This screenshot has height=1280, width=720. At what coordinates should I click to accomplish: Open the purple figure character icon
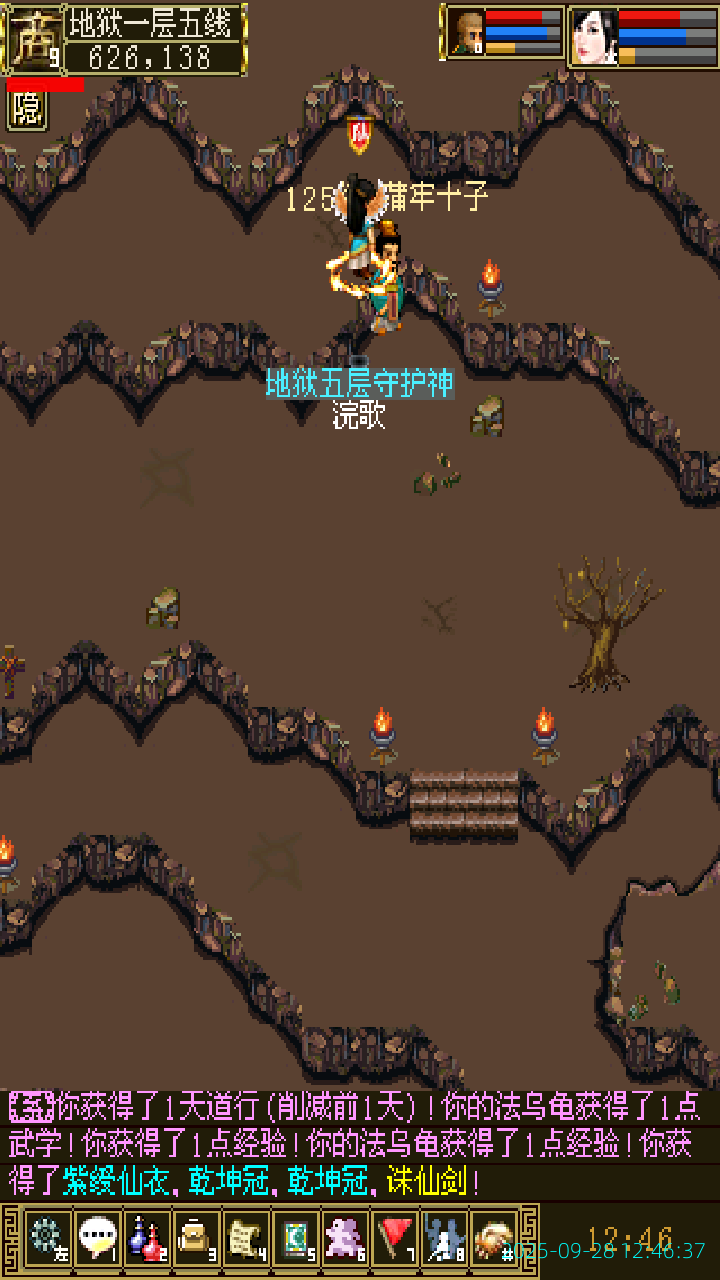tap(345, 1239)
